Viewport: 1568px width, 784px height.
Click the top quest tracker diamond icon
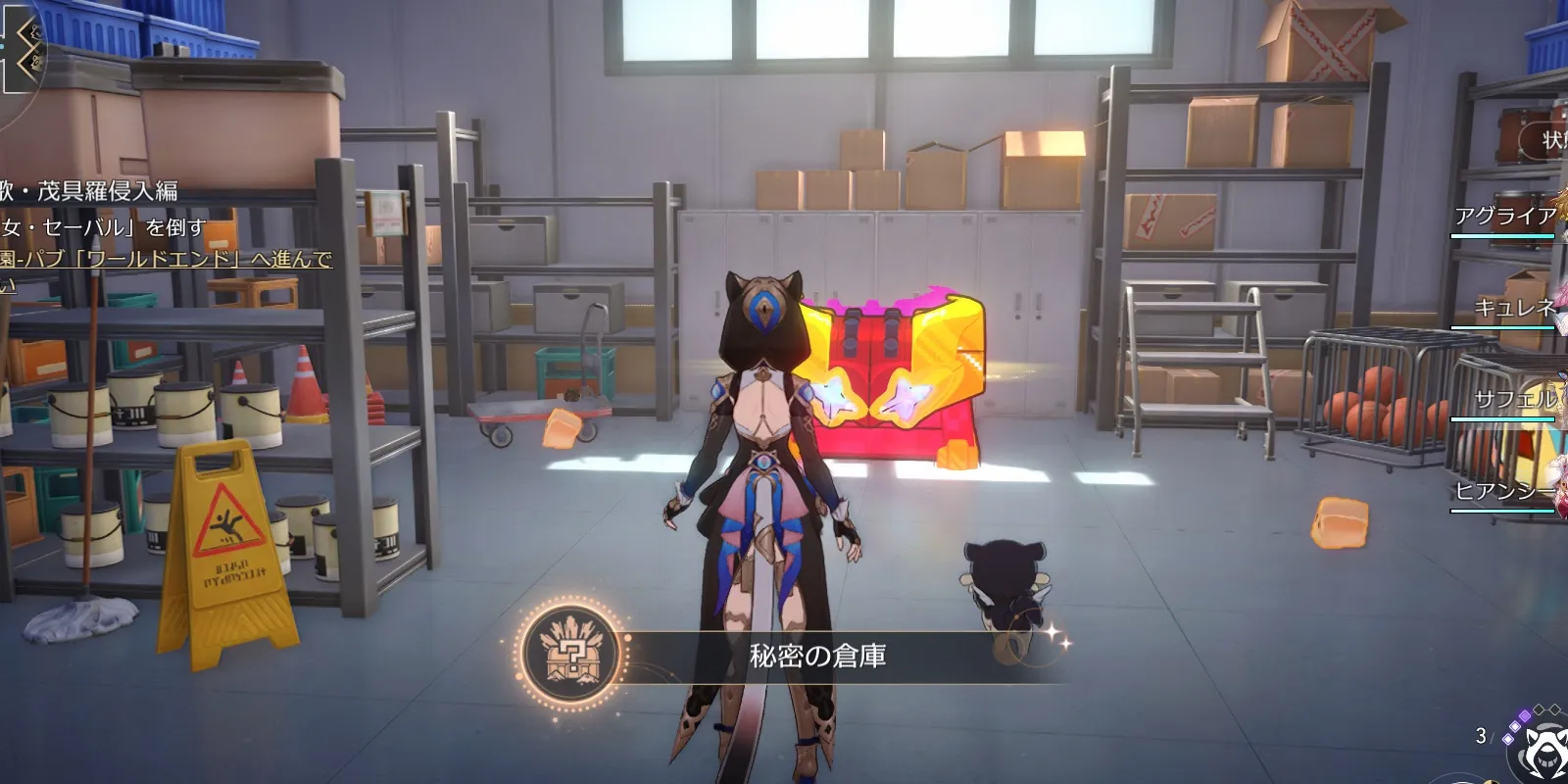(x=32, y=33)
